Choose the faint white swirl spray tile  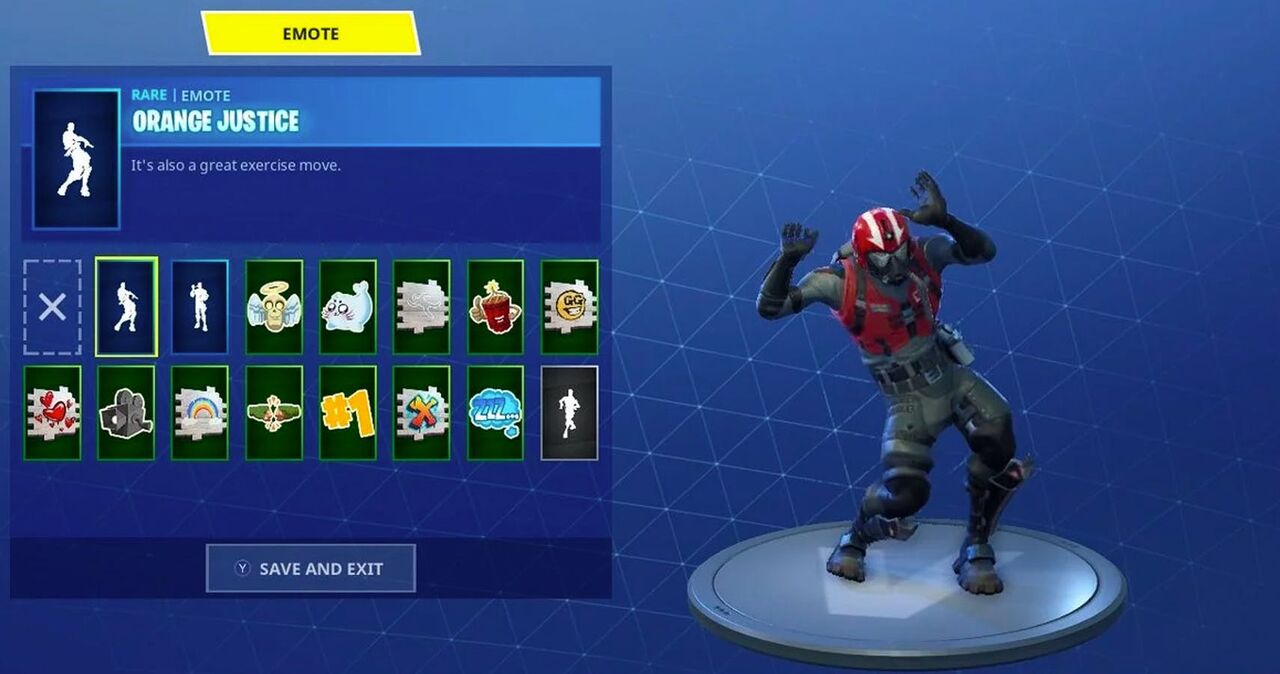tap(422, 307)
